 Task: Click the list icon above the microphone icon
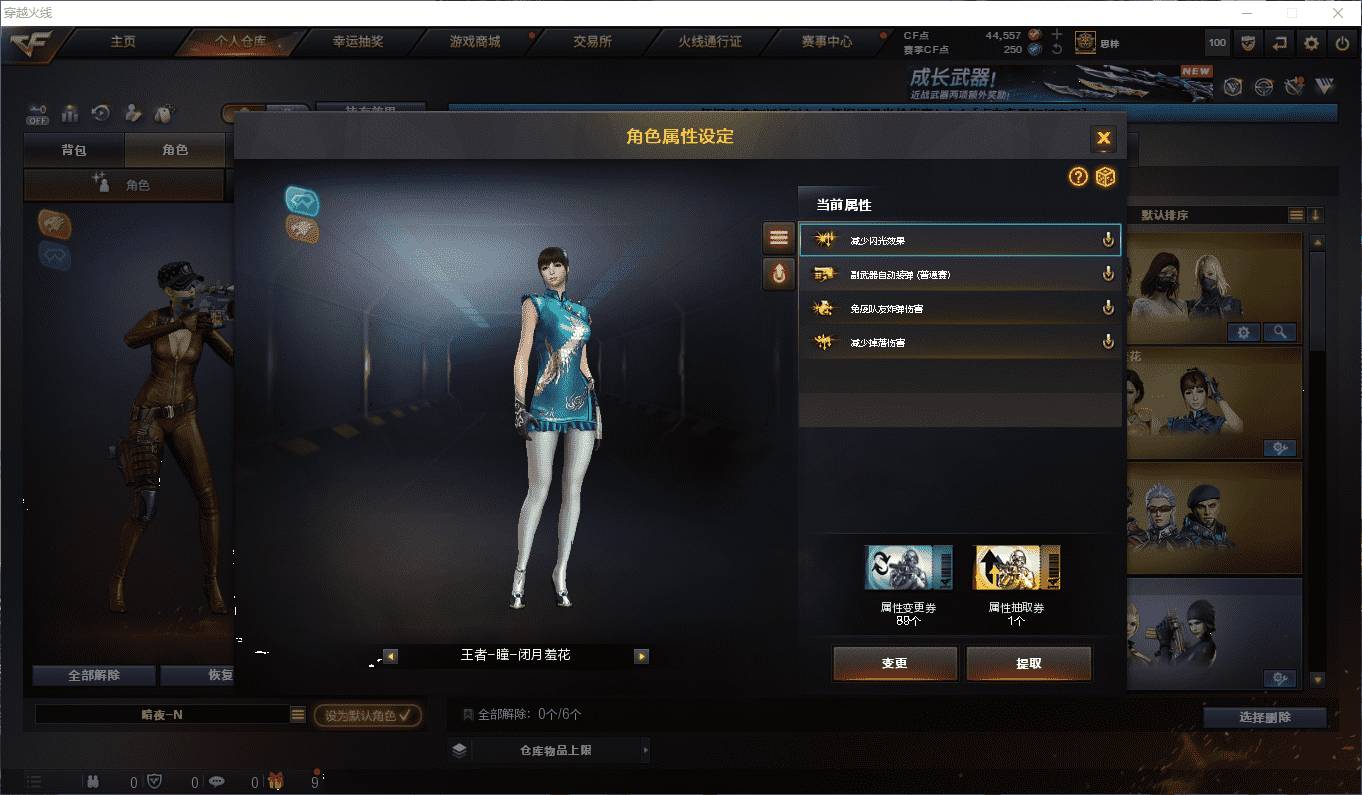click(778, 237)
